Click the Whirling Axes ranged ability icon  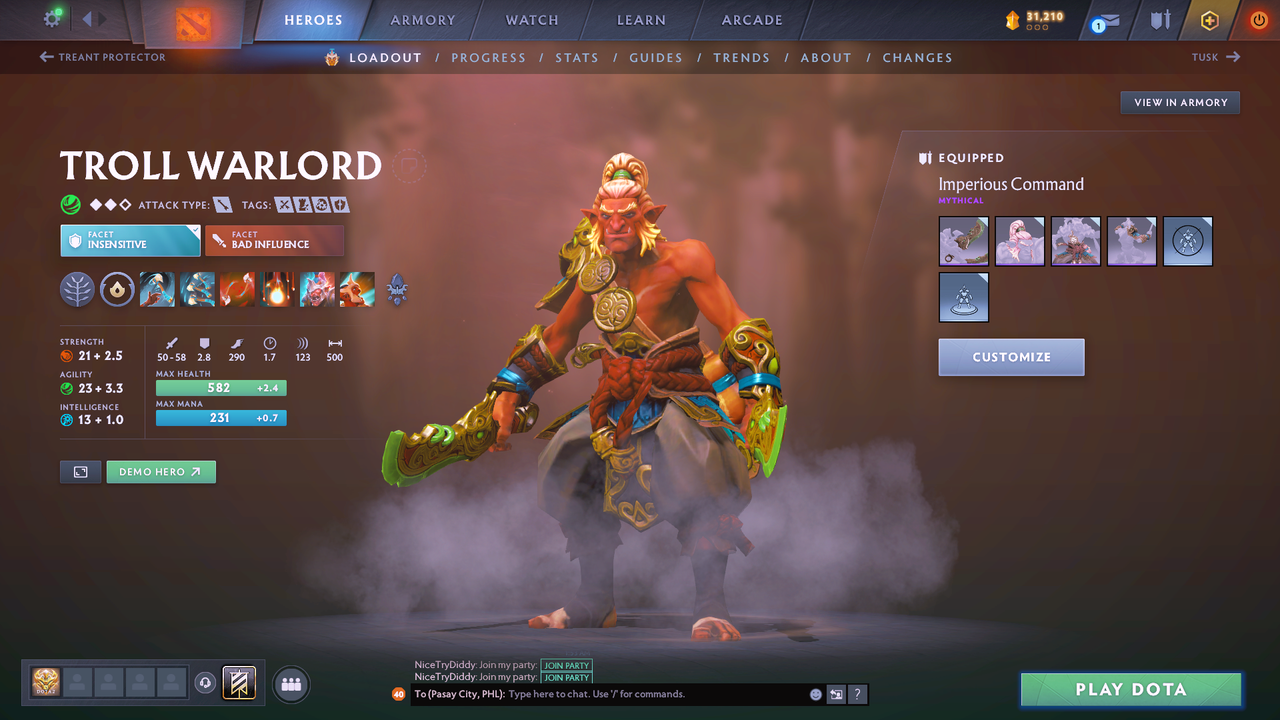click(197, 289)
